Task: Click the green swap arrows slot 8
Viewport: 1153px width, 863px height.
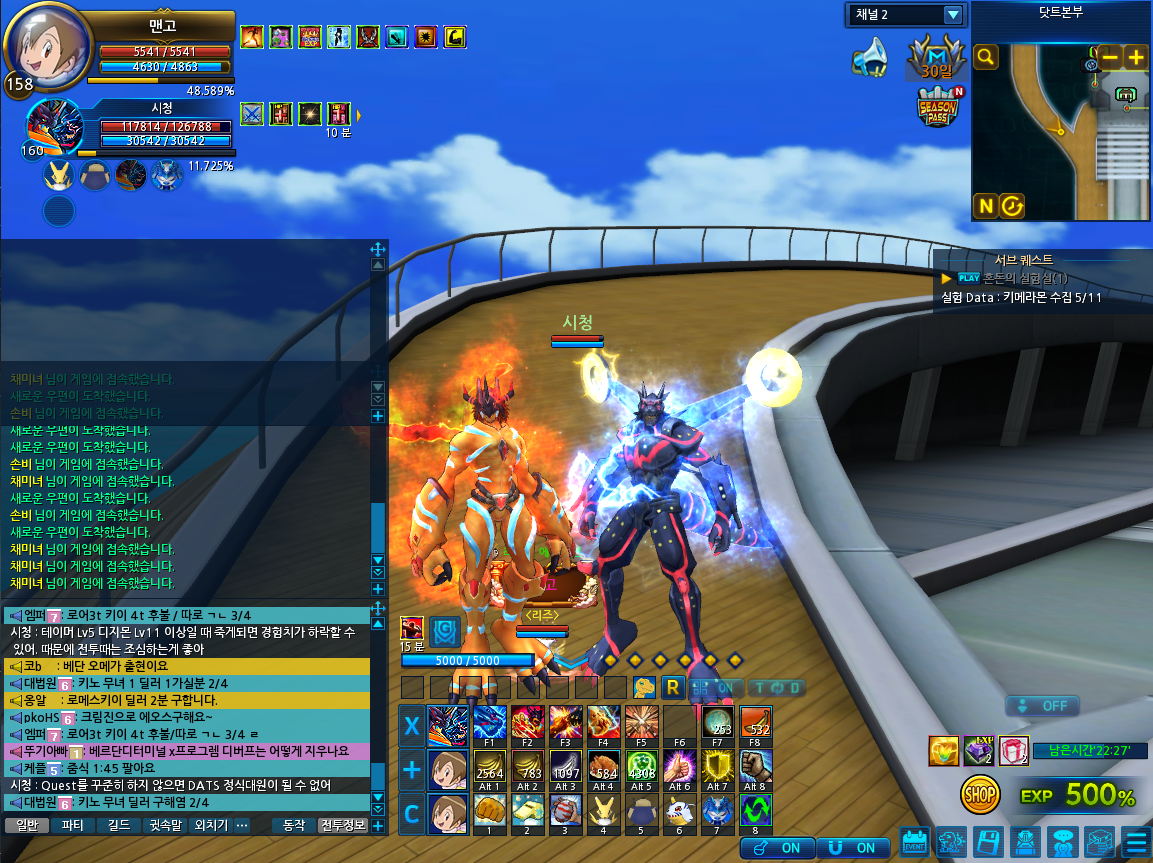Action: tap(755, 811)
